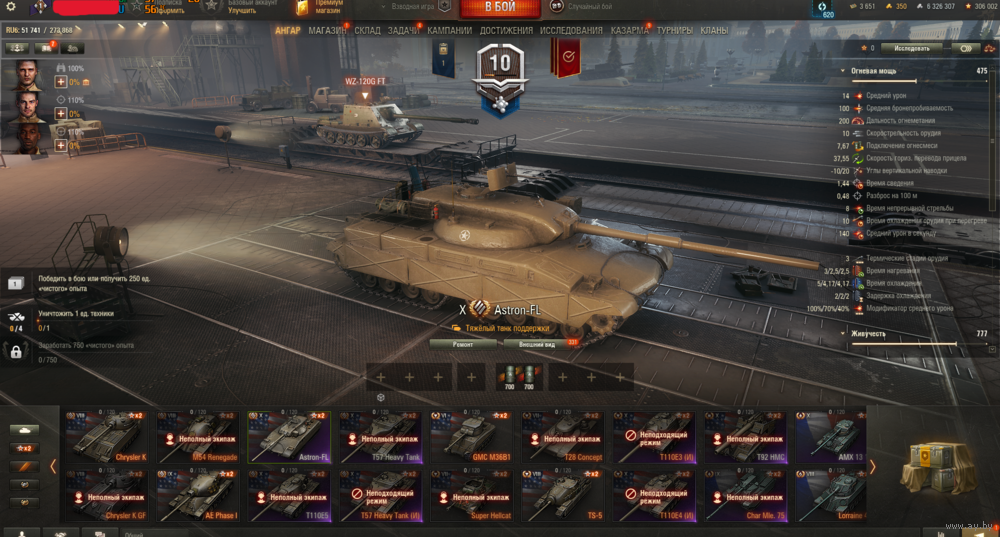Choose the GMC M36B1 in the carousel

473,435
